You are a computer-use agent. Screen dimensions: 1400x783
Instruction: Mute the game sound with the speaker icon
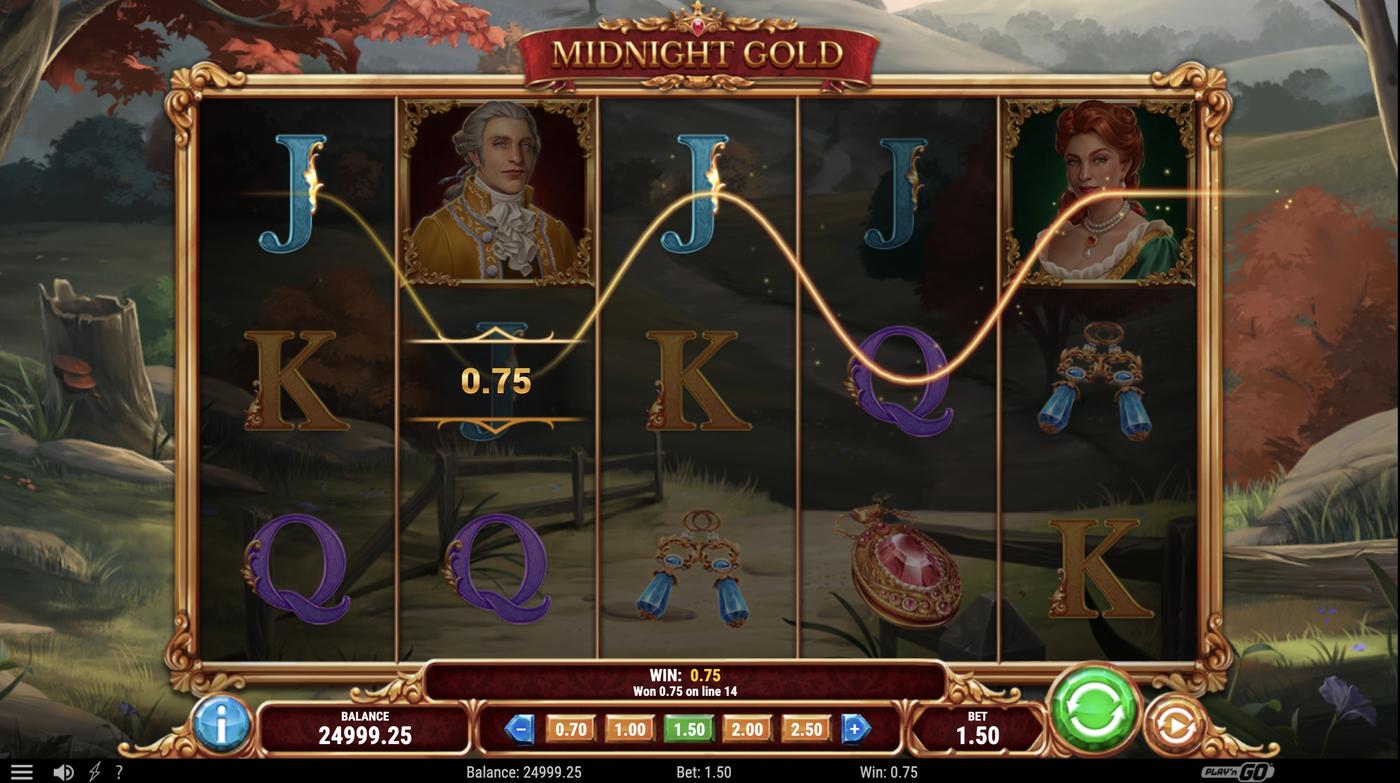[x=62, y=770]
